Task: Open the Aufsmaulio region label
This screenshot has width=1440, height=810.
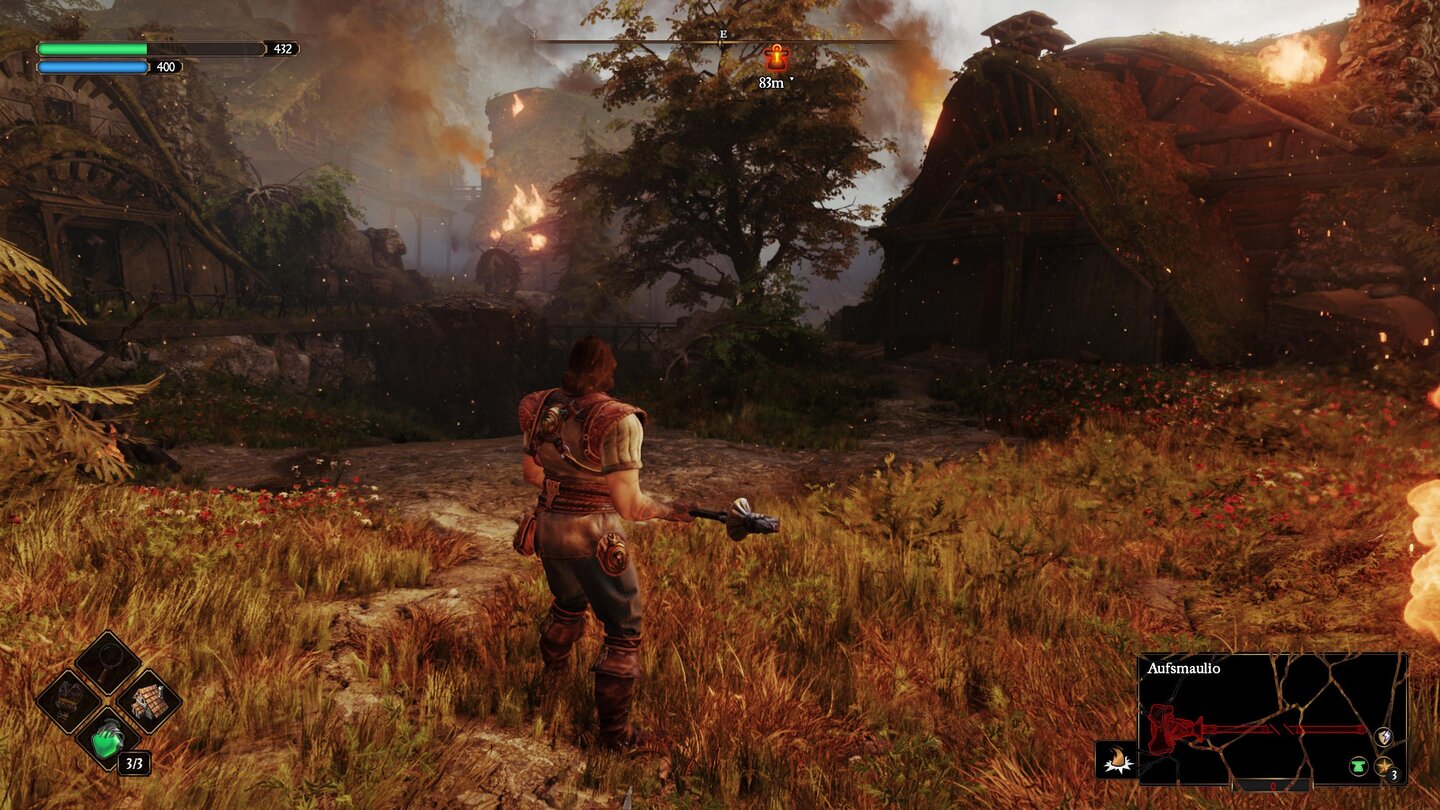Action: 1184,668
